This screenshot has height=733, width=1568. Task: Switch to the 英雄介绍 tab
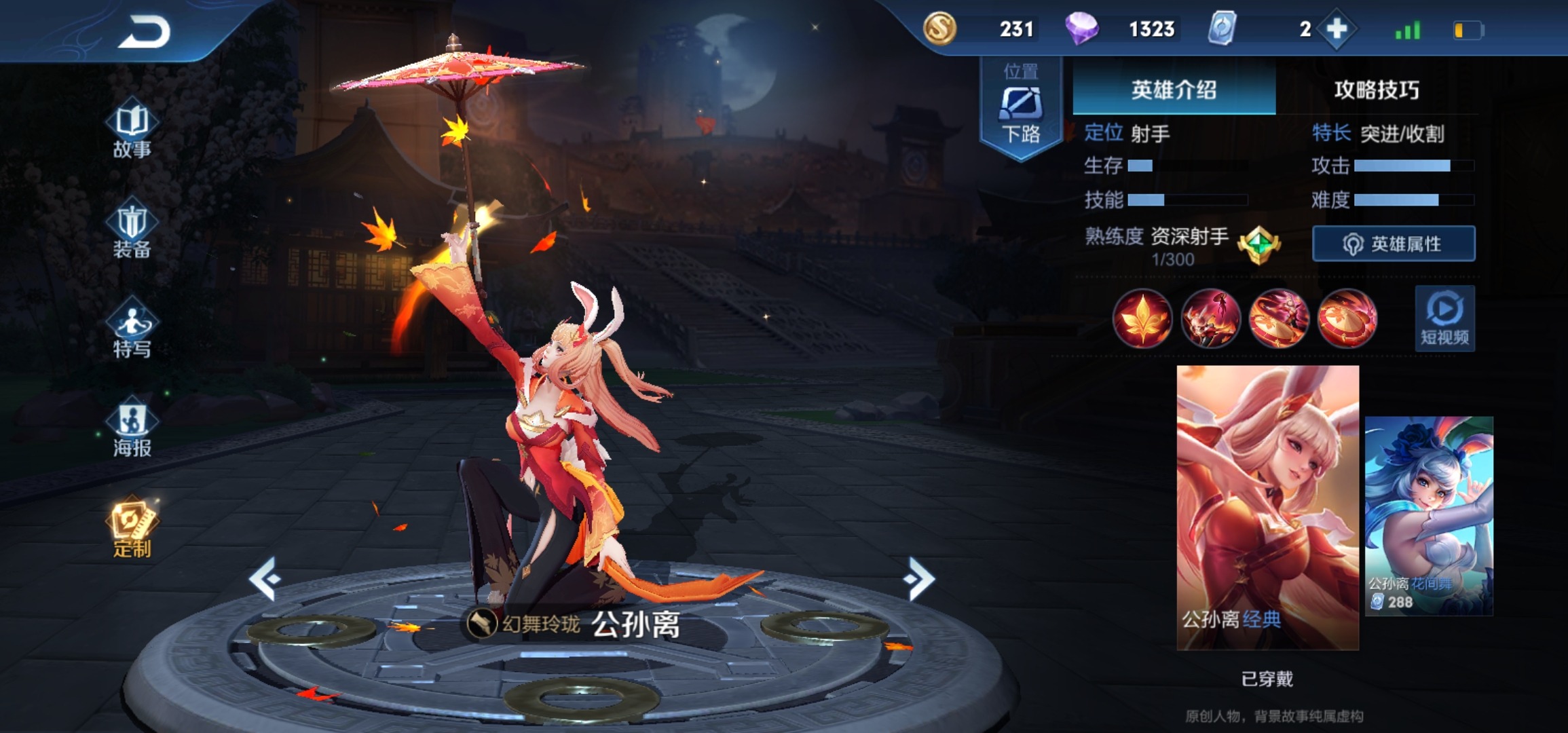[1174, 90]
